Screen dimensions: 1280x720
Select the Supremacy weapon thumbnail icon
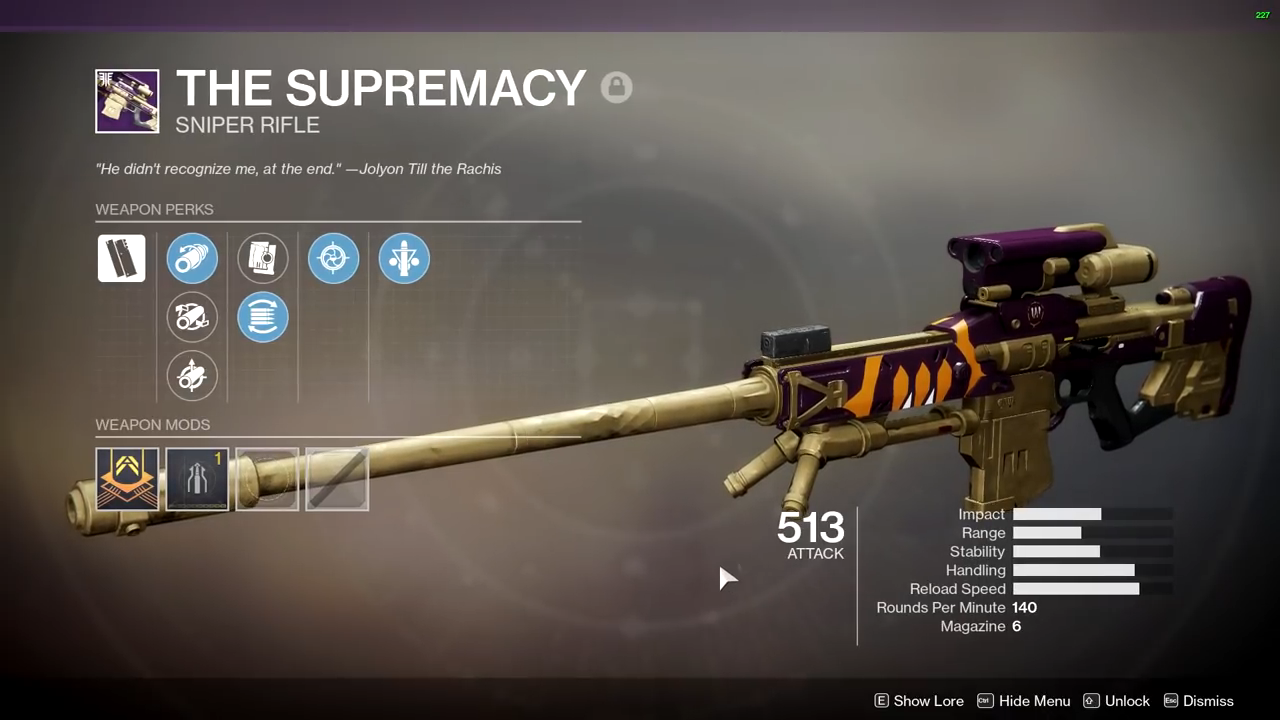127,101
